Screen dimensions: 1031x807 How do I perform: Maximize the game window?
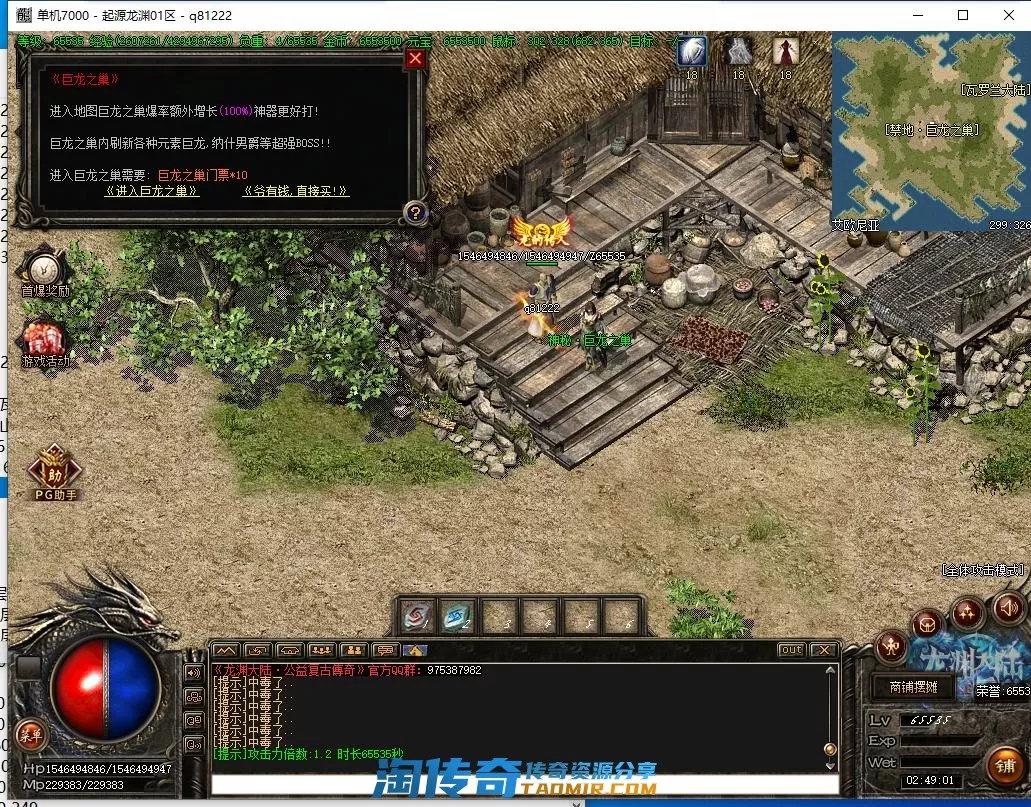pyautogui.click(x=963, y=15)
